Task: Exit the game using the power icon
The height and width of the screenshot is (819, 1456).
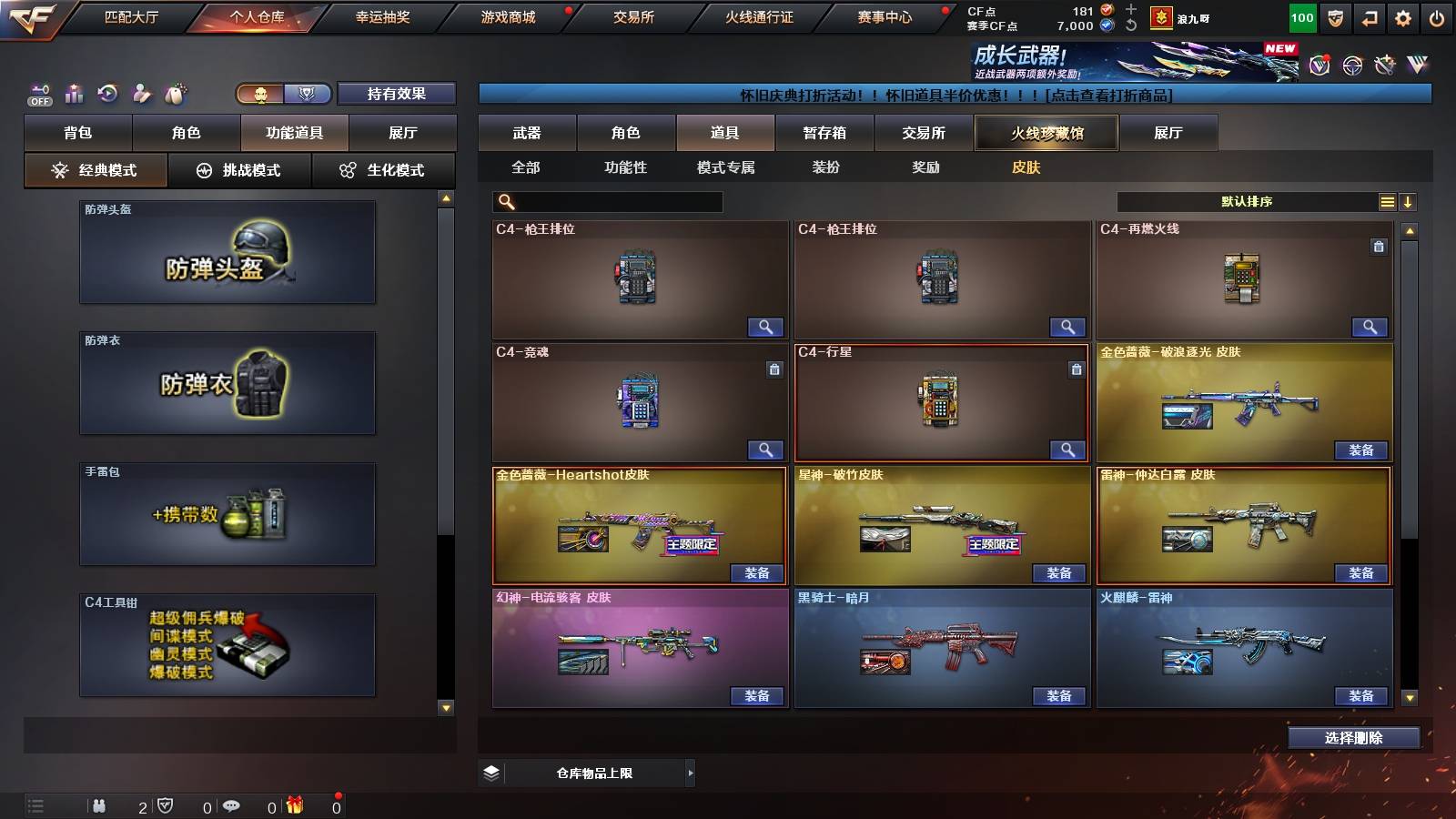Action: coord(1437,16)
